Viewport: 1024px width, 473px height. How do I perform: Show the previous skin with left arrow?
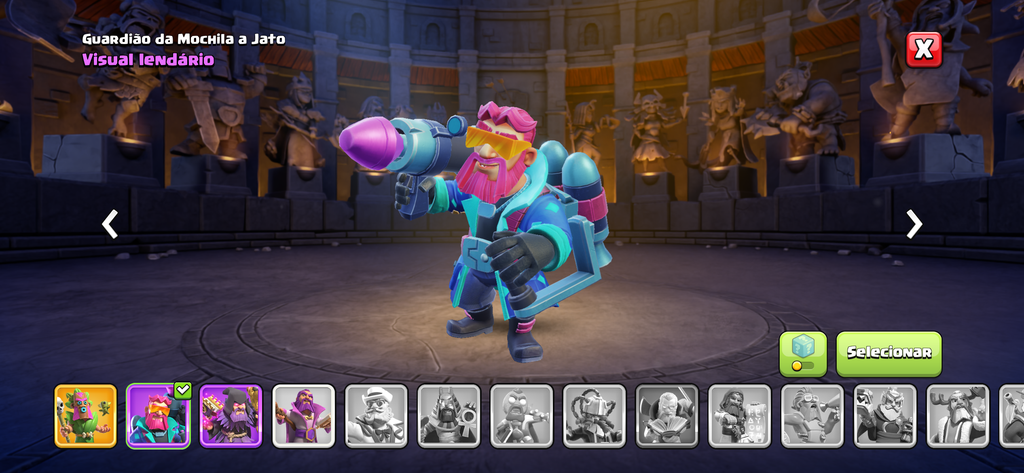point(110,224)
